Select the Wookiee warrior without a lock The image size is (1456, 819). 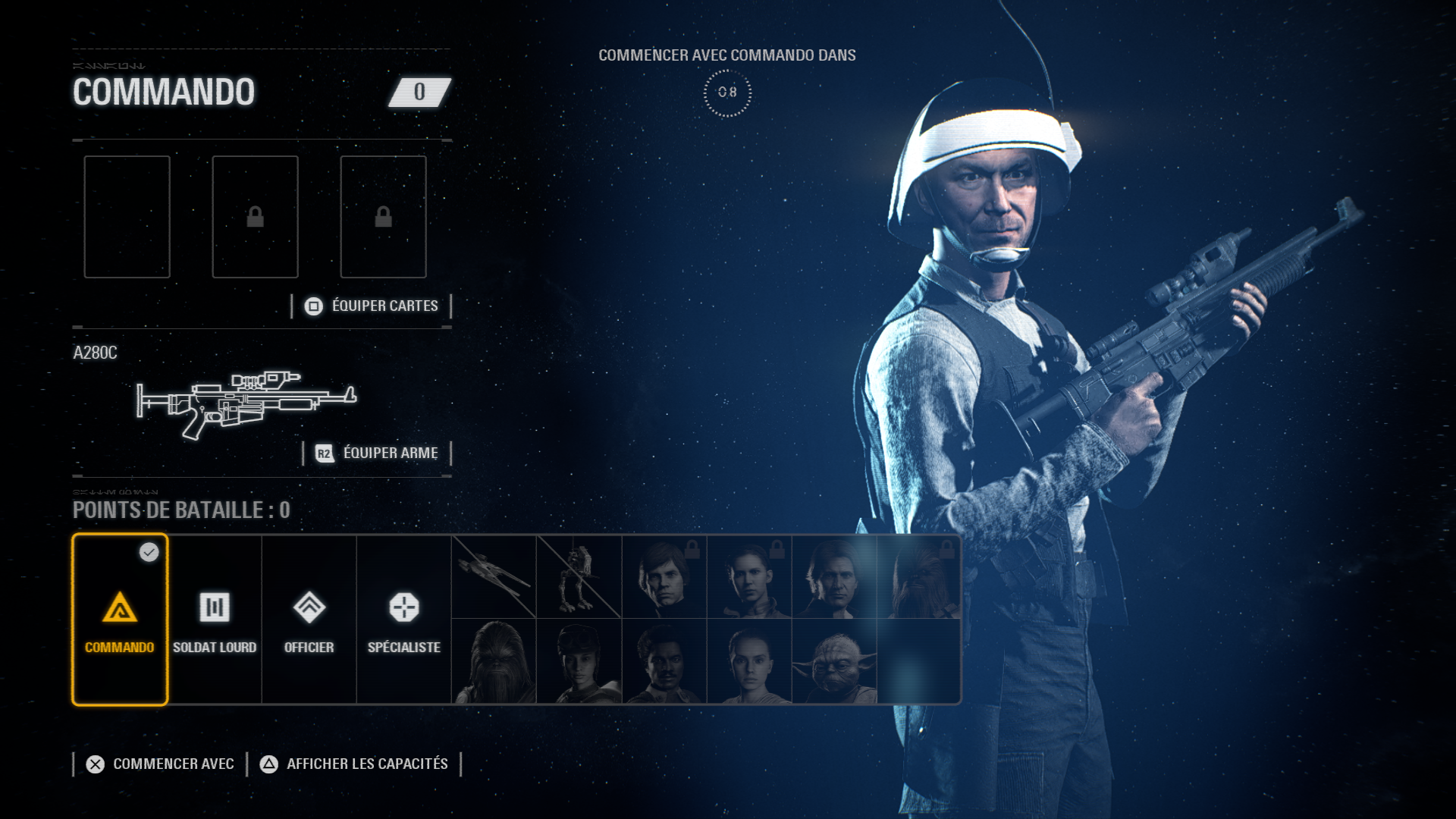tap(494, 662)
